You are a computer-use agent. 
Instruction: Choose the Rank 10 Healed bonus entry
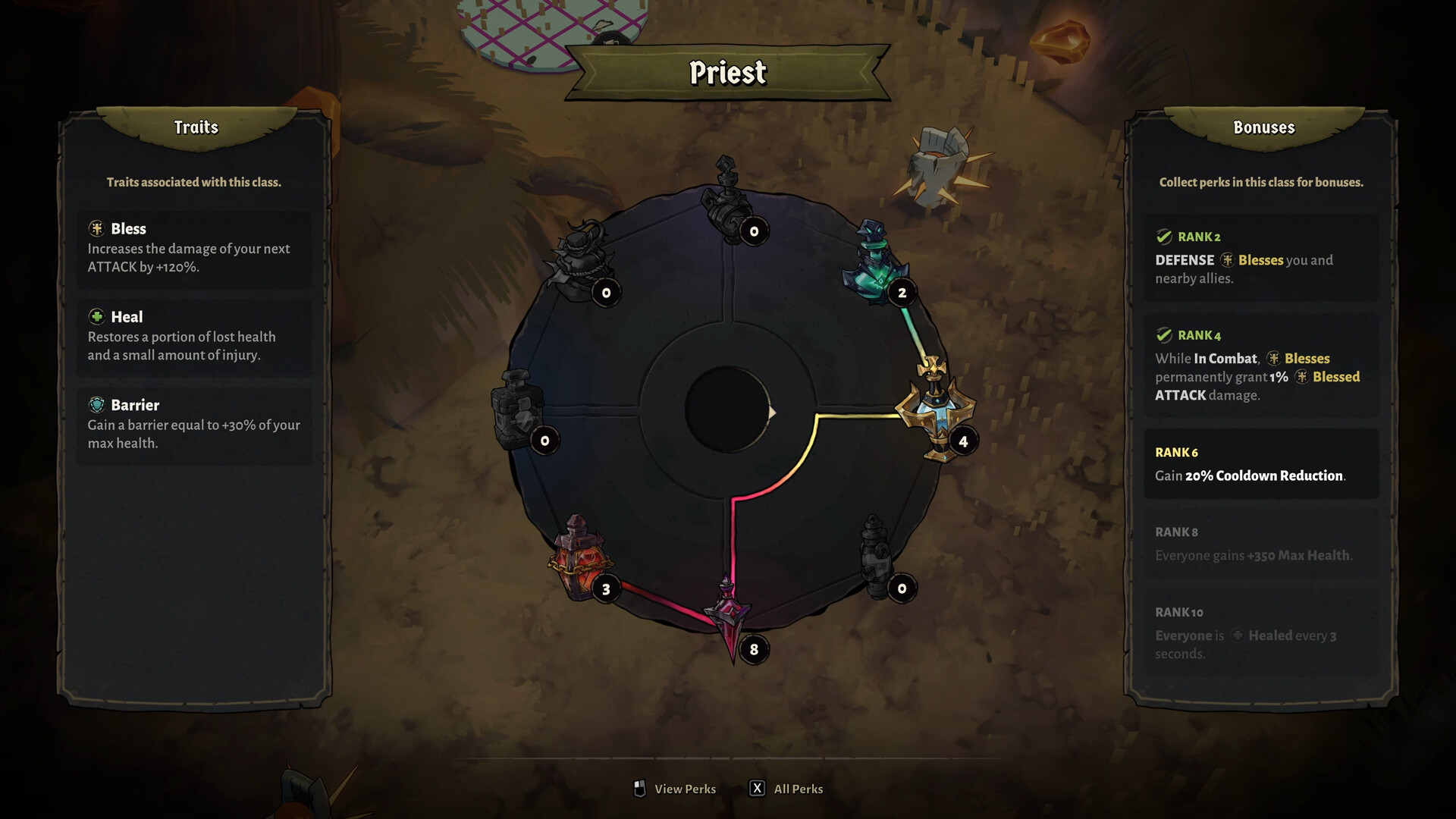(1261, 632)
